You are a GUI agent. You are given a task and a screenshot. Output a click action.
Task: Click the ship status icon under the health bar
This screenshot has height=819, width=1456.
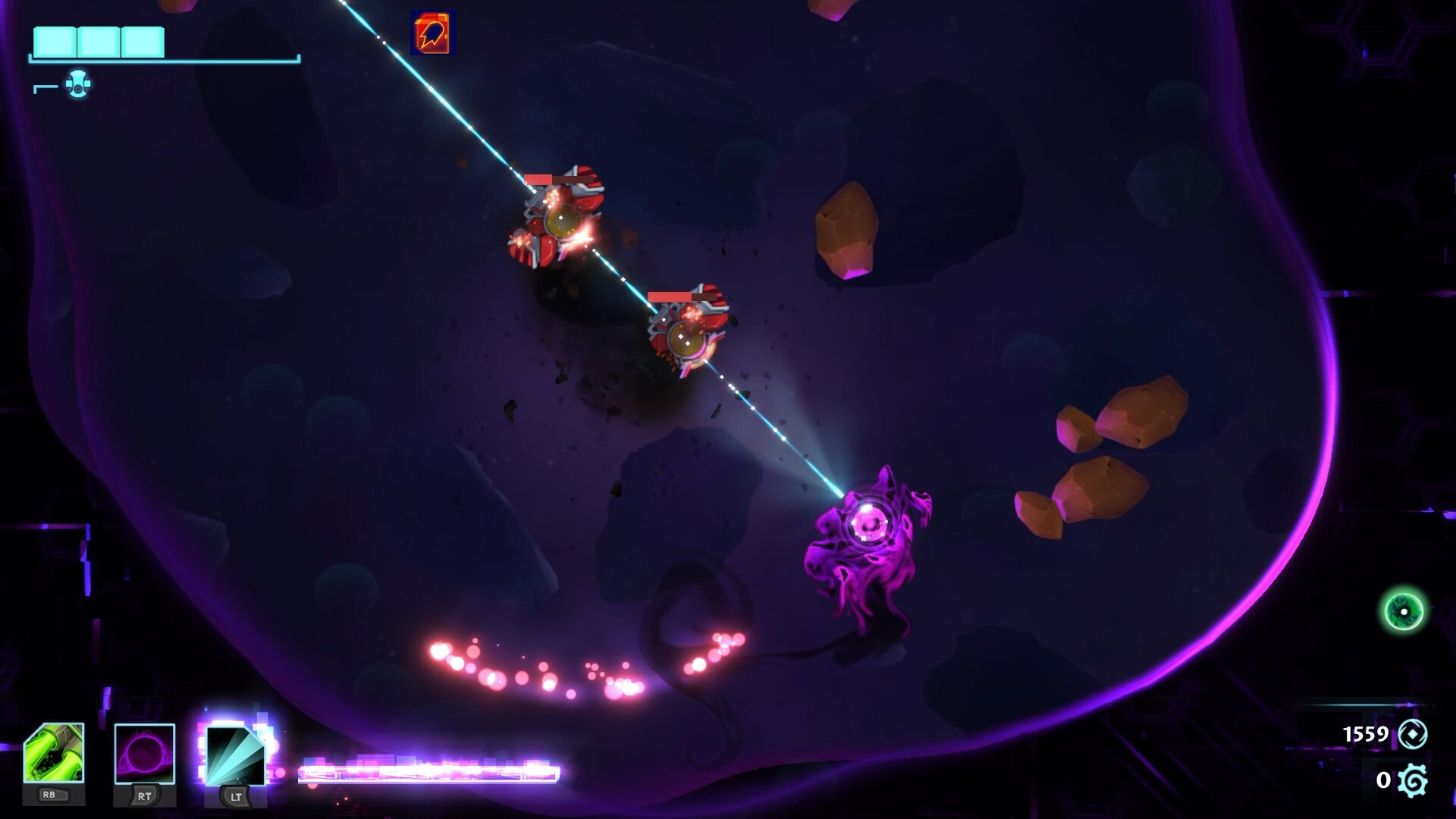78,85
